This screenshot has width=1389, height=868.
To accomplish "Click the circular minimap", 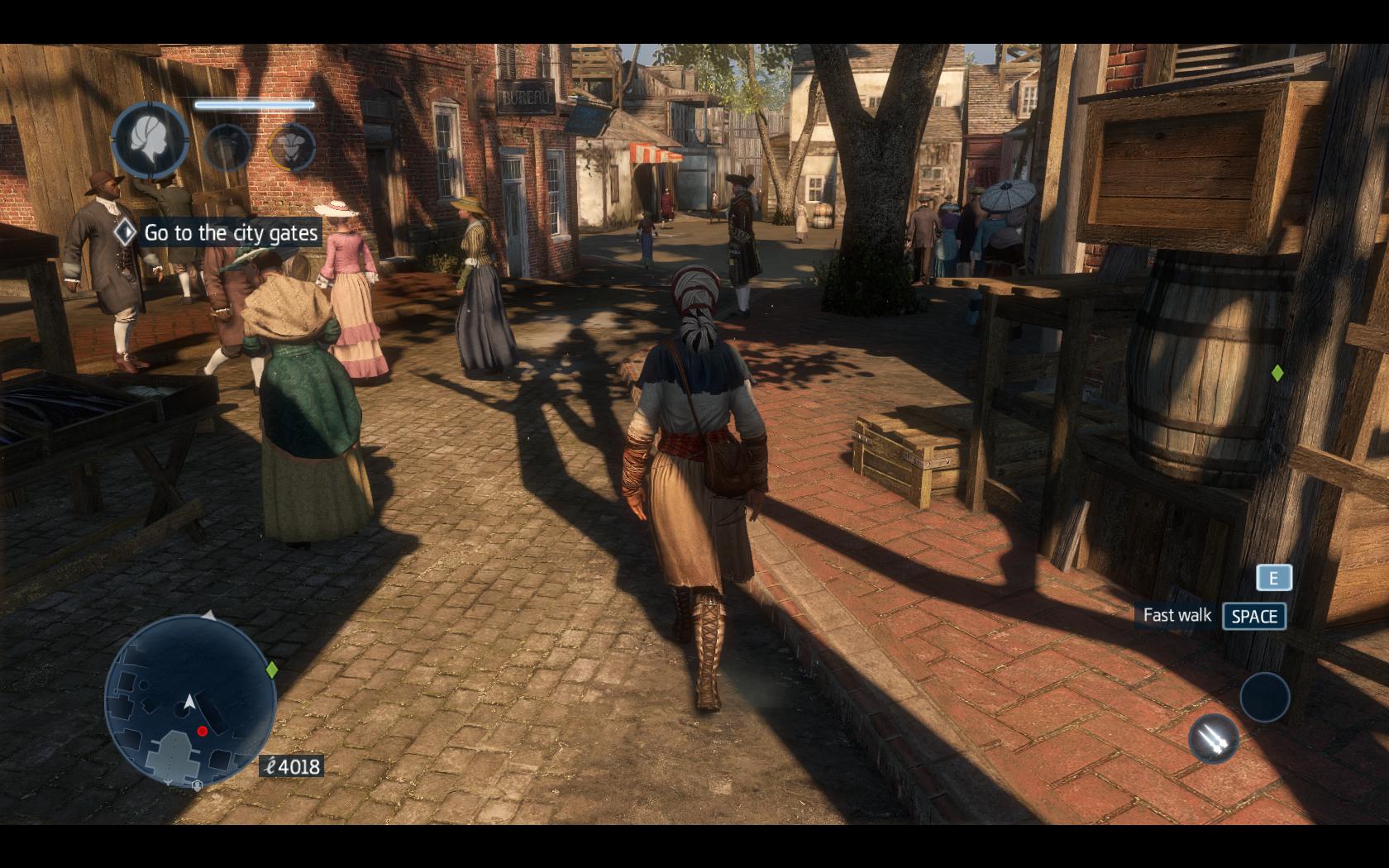I will pos(189,701).
